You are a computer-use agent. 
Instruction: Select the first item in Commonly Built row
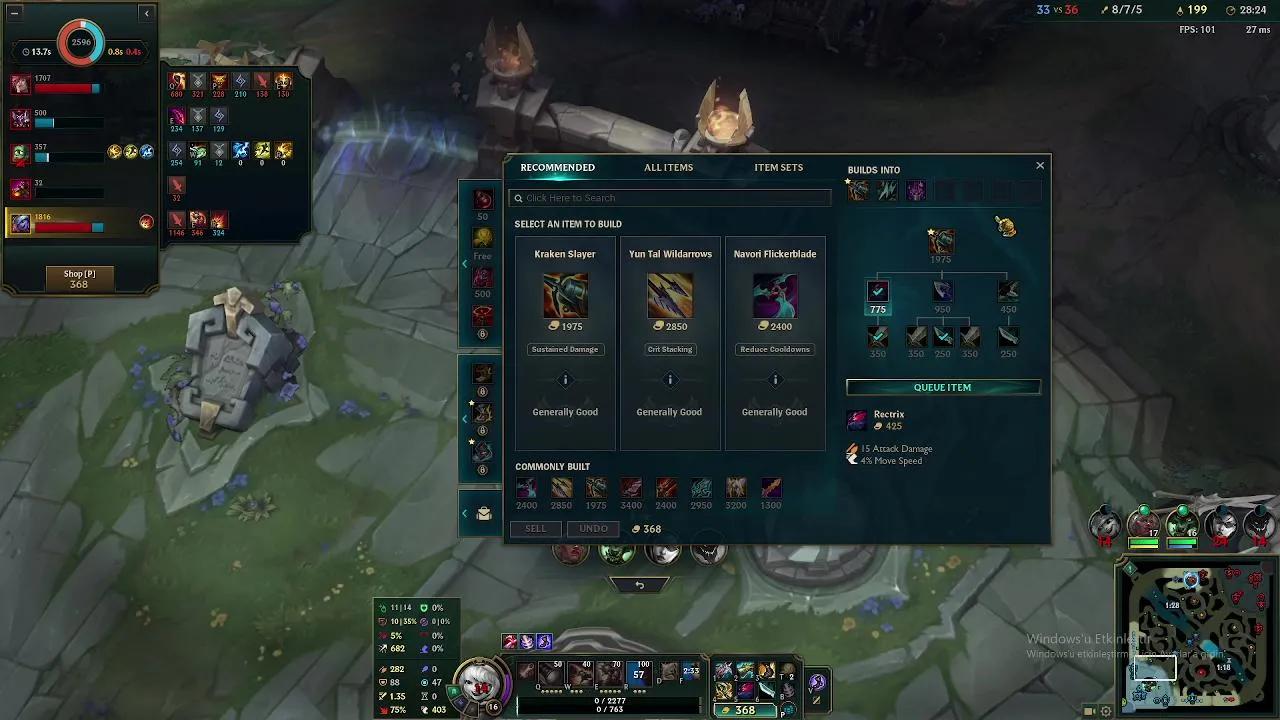tap(526, 489)
